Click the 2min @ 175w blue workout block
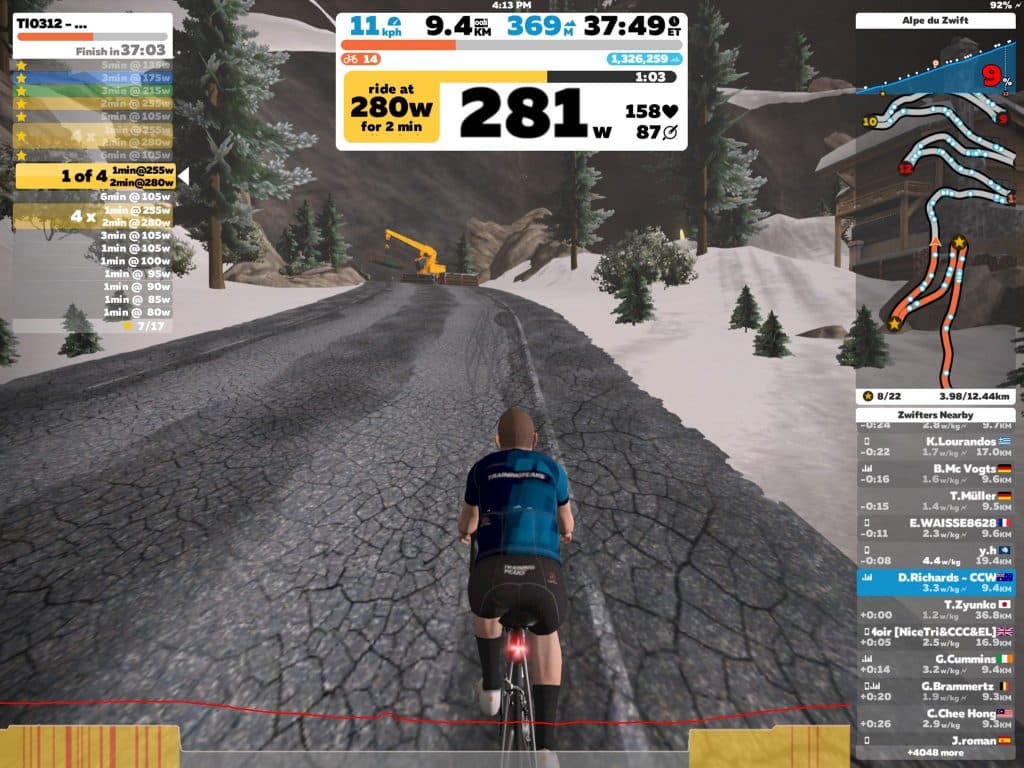This screenshot has width=1024, height=768. (93, 77)
